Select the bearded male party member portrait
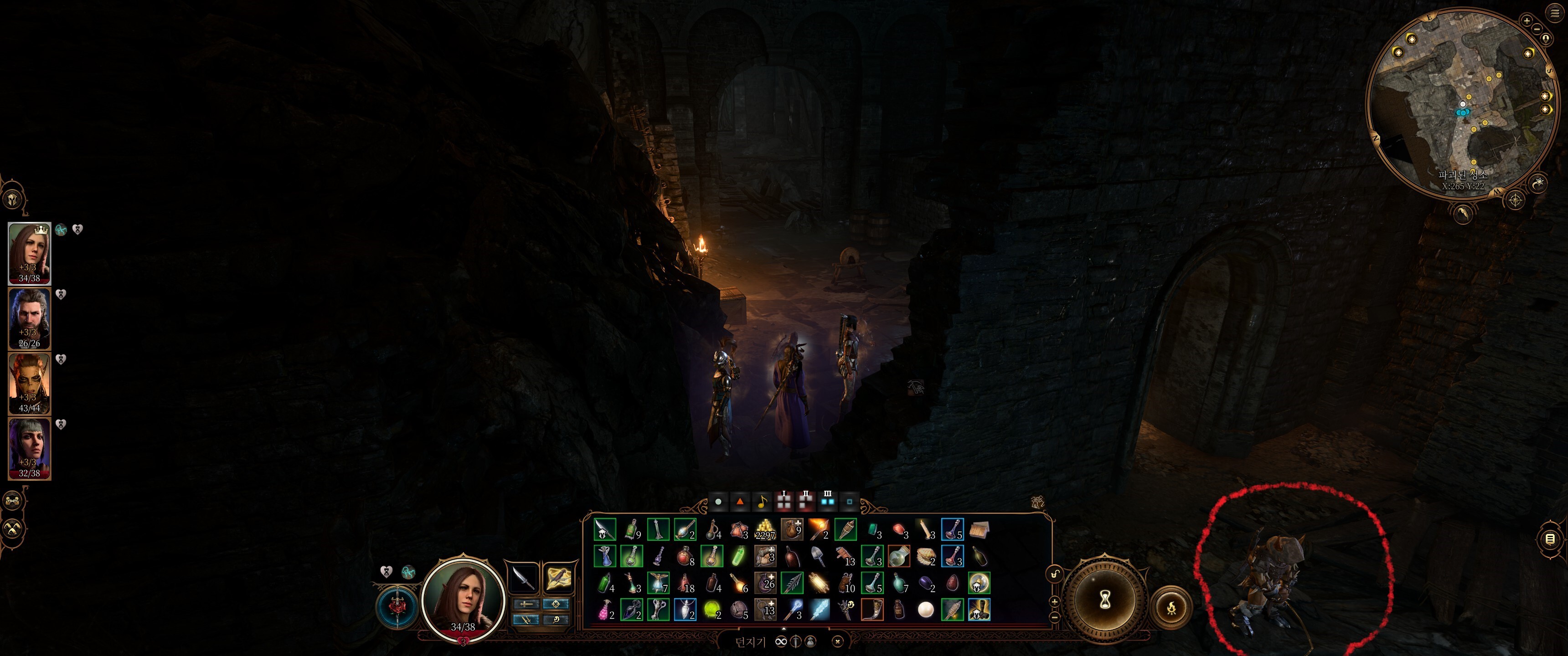This screenshot has width=1568, height=656. [x=29, y=318]
